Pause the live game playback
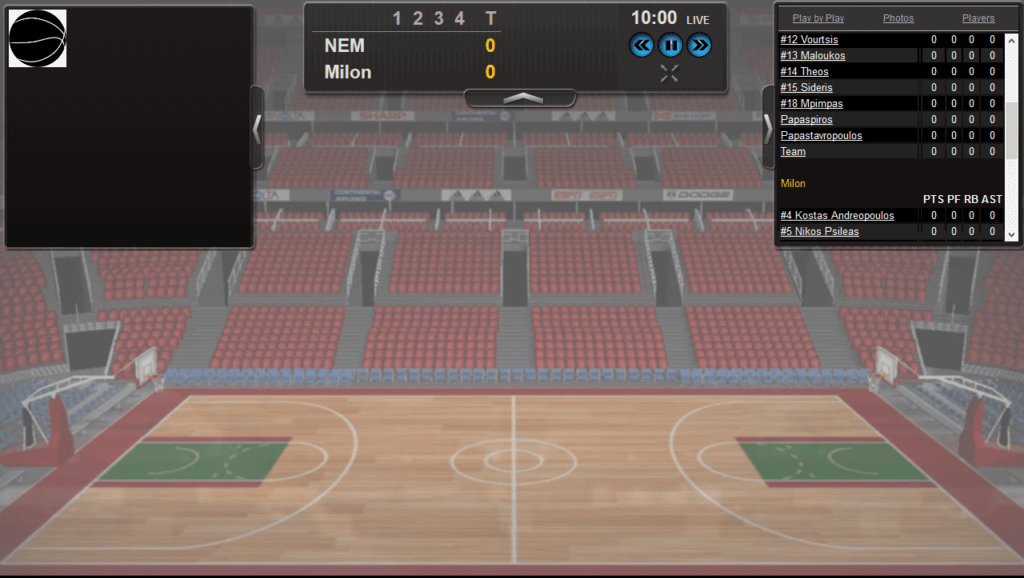1024x578 pixels. click(x=670, y=45)
